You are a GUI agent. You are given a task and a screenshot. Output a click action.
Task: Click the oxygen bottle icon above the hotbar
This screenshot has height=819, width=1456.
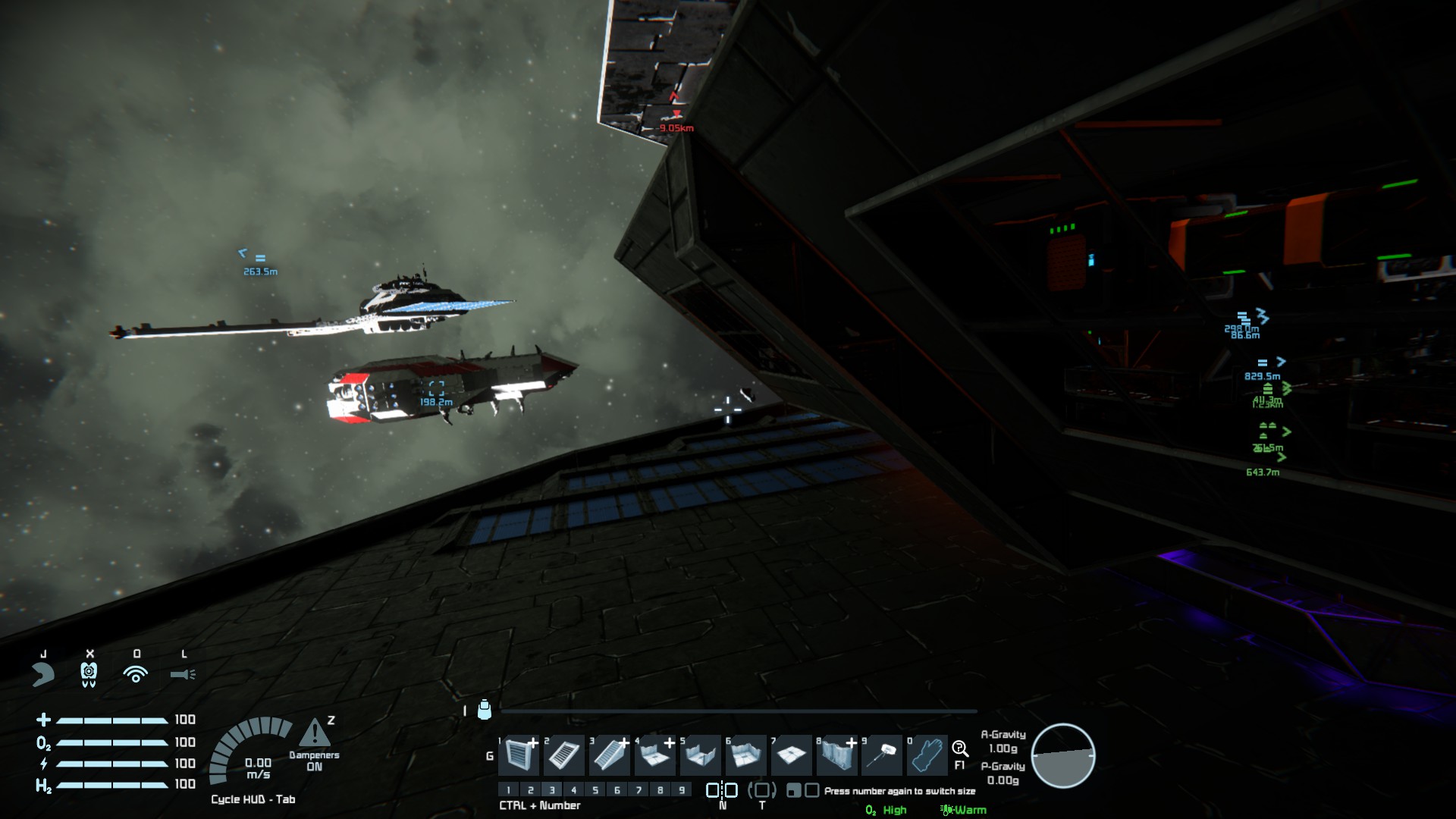coord(485,710)
